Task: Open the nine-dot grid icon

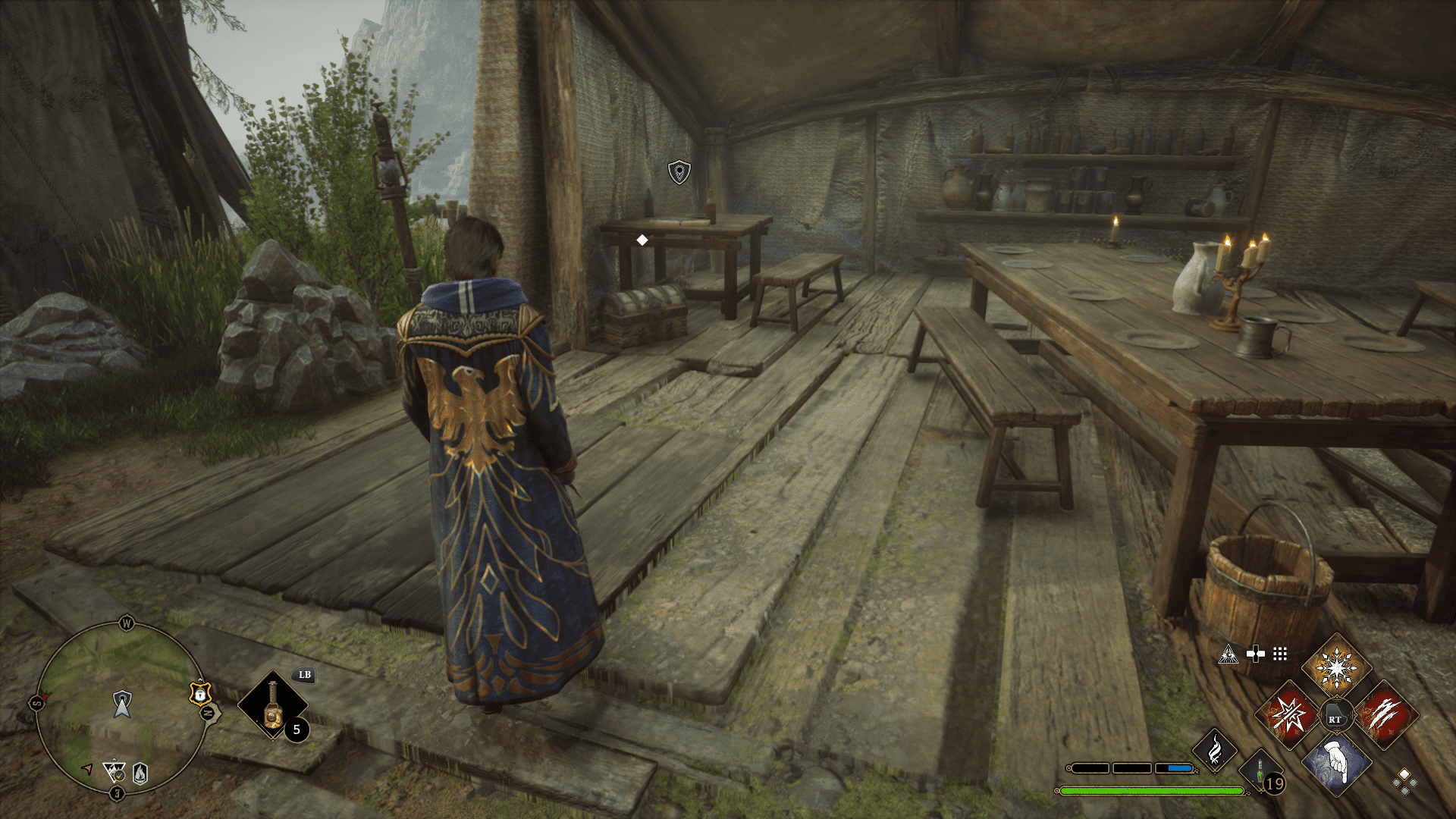Action: (x=1280, y=654)
